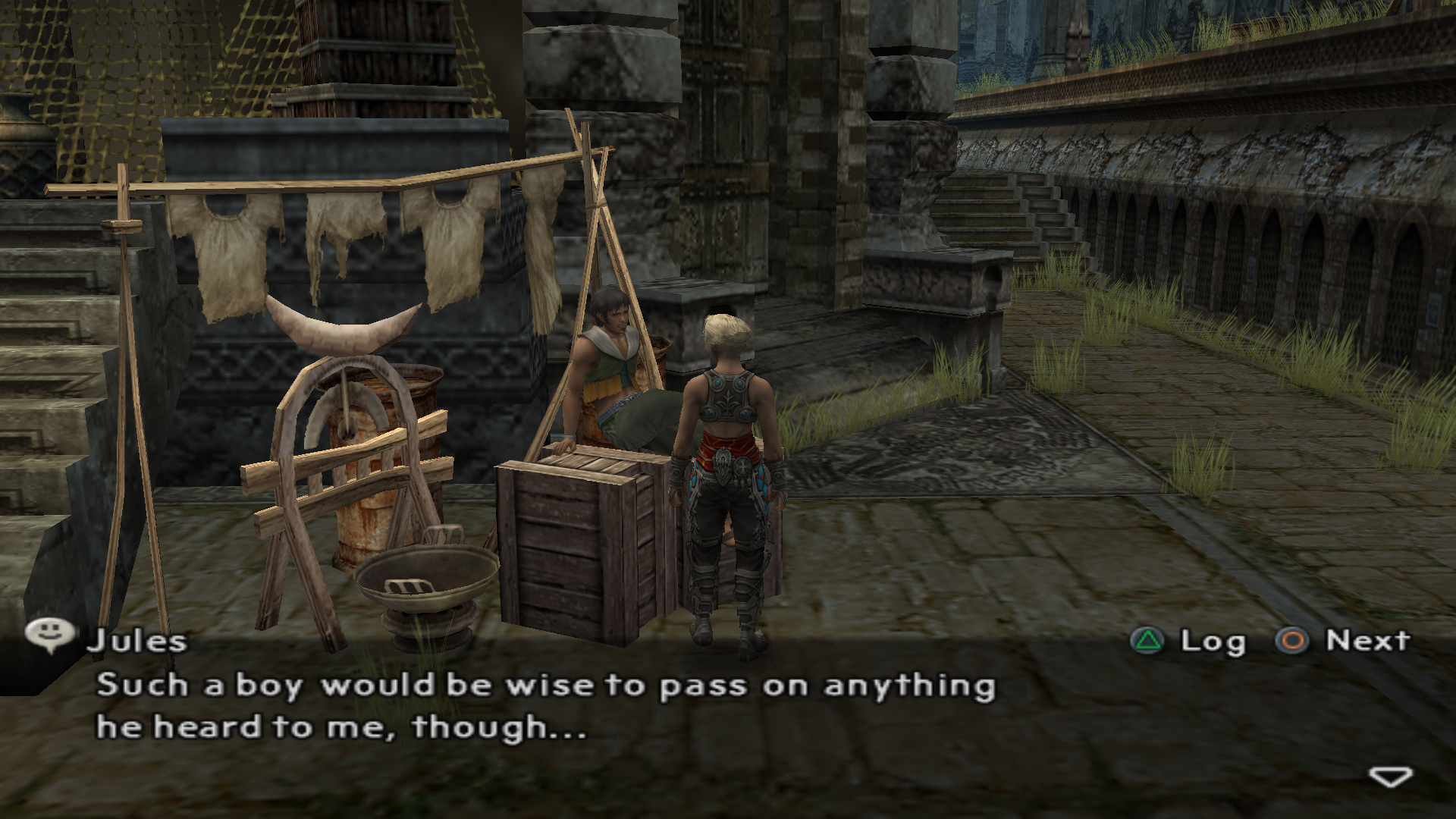Open the dialogue Log

(1189, 642)
